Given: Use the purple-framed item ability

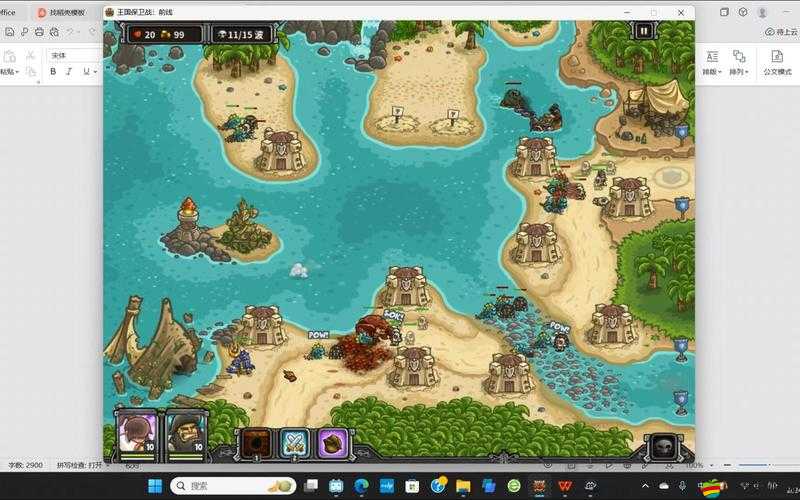Looking at the screenshot, I should tap(332, 441).
